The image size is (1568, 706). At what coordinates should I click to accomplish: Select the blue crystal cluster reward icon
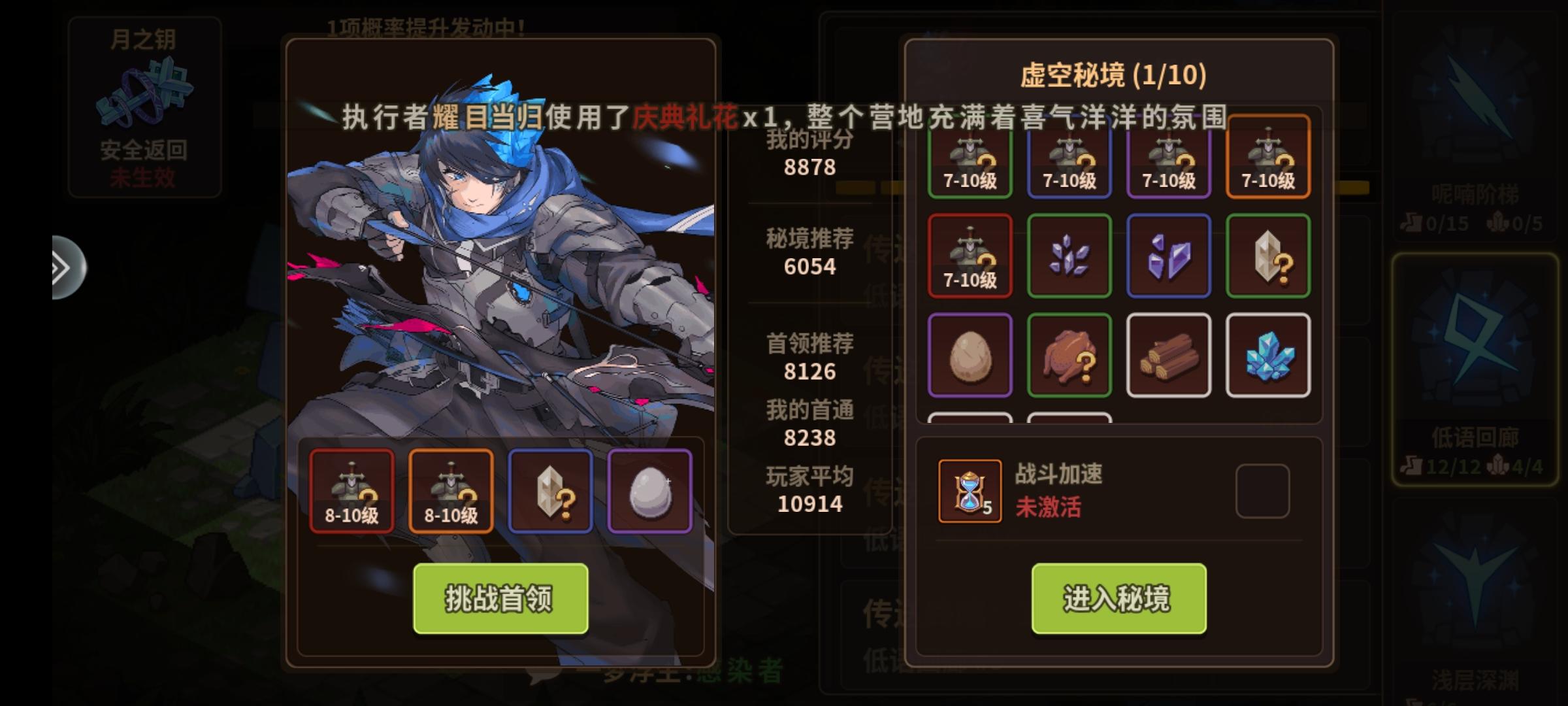coord(1268,354)
